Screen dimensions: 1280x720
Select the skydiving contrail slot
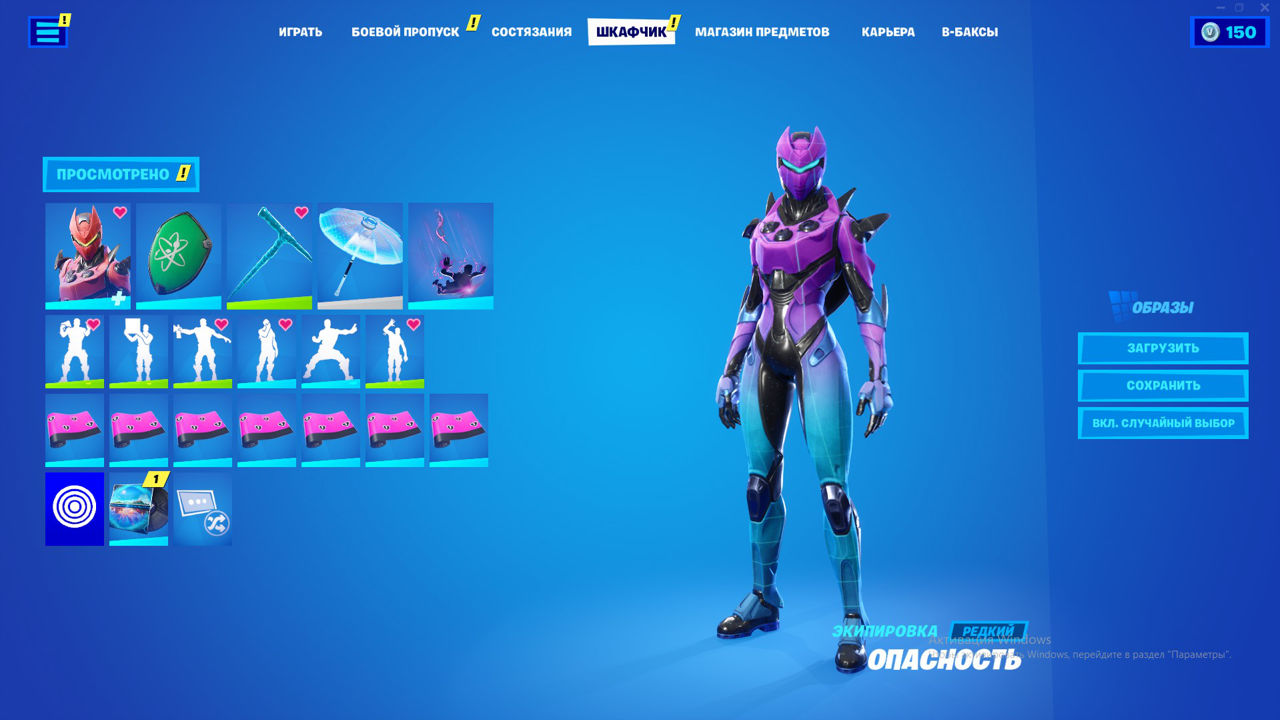coord(450,255)
